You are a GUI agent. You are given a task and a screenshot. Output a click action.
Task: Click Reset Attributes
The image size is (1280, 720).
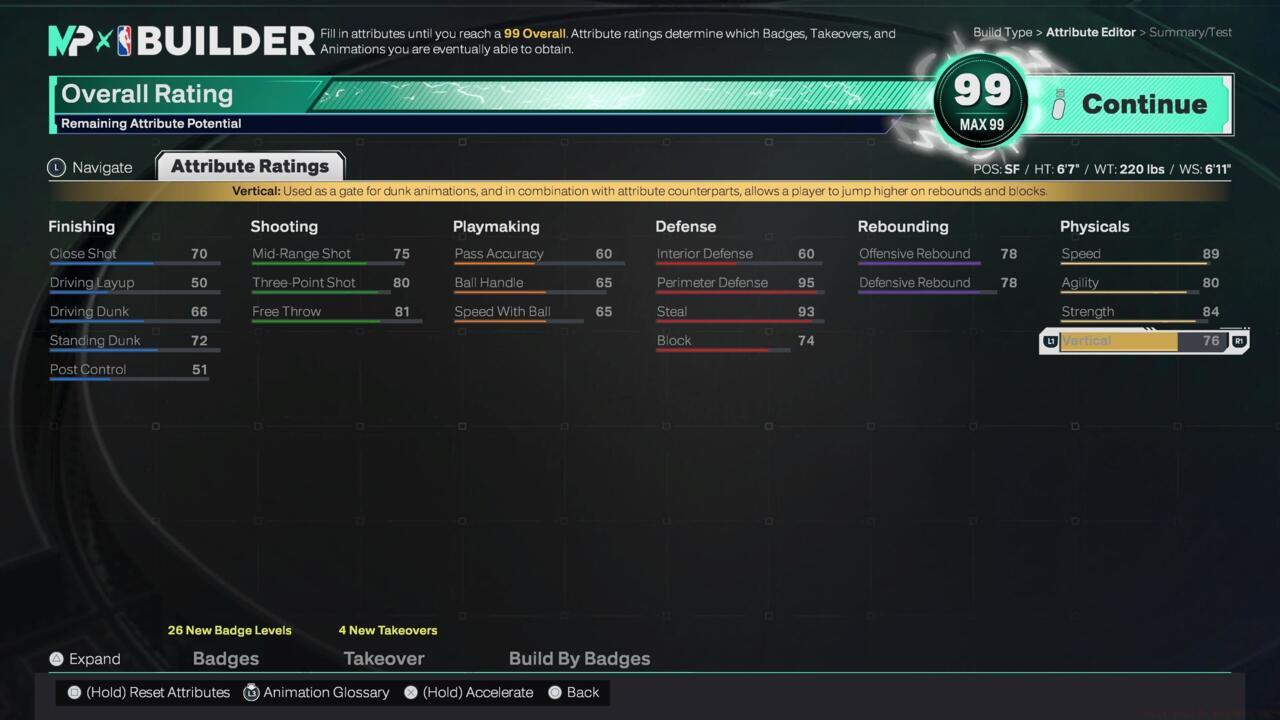(x=158, y=692)
